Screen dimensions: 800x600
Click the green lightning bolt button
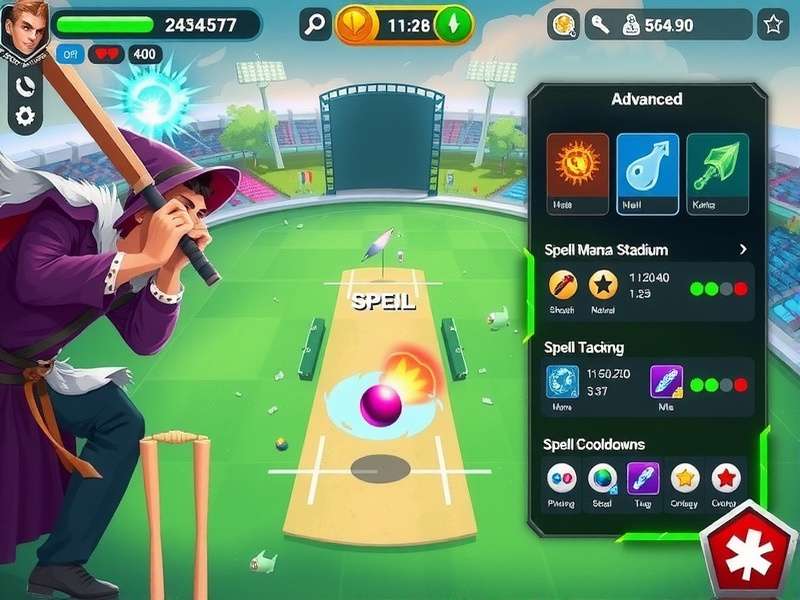[x=455, y=25]
